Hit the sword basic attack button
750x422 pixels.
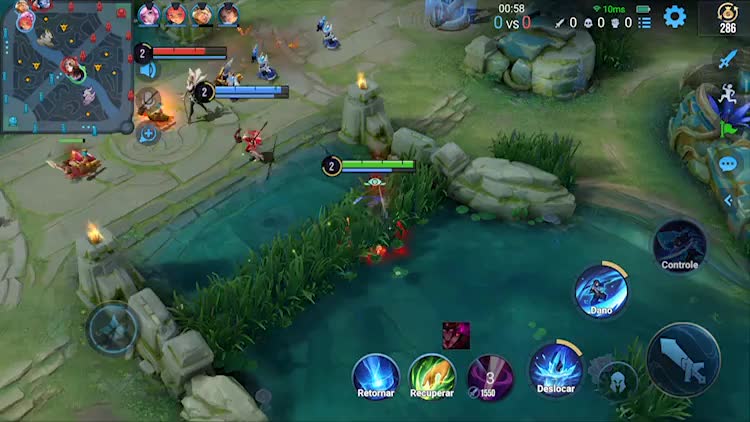pyautogui.click(x=683, y=360)
